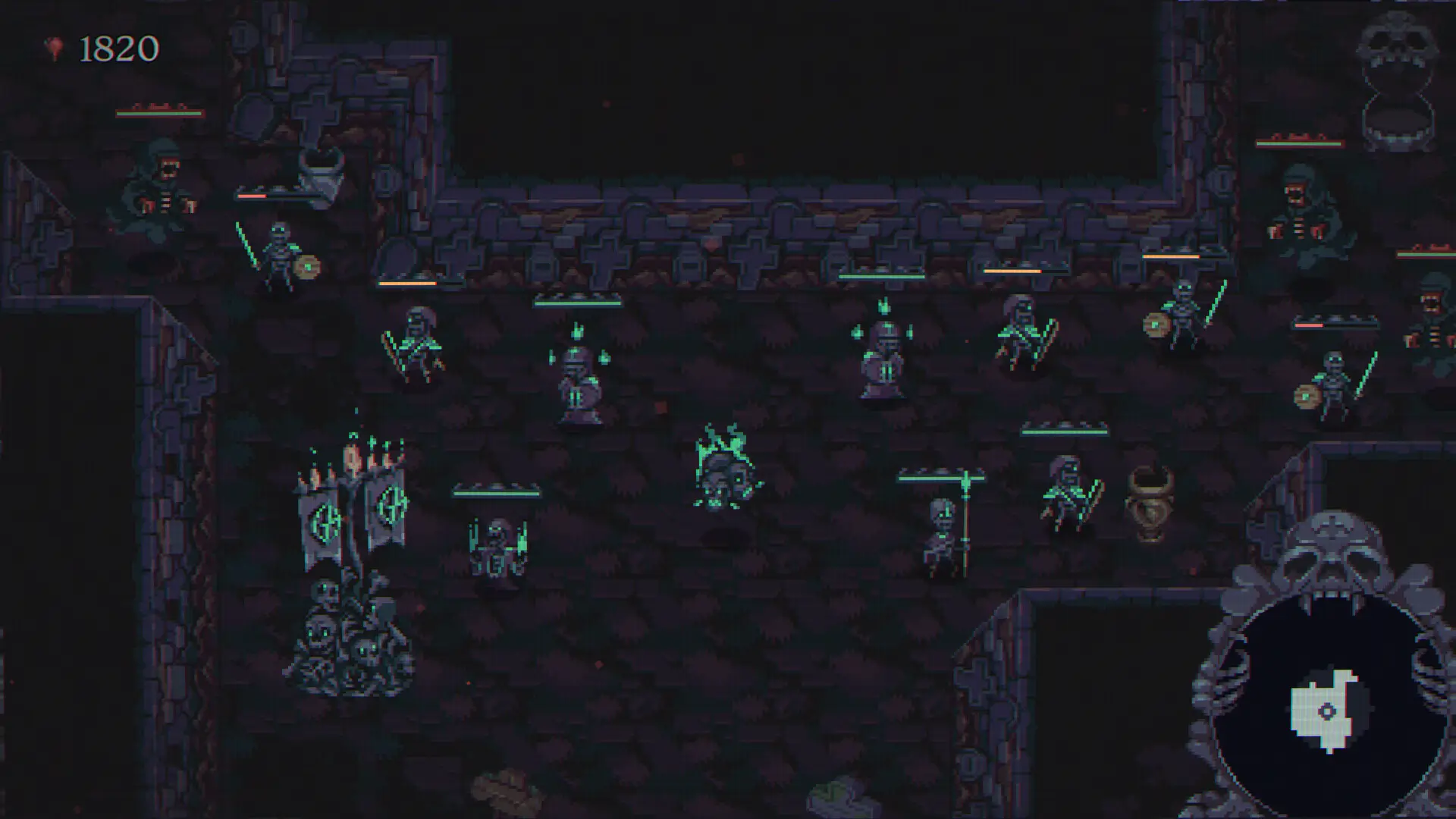The image size is (1456, 819).
Task: Click the full green health bar above banner skeleton
Action: (x=940, y=479)
